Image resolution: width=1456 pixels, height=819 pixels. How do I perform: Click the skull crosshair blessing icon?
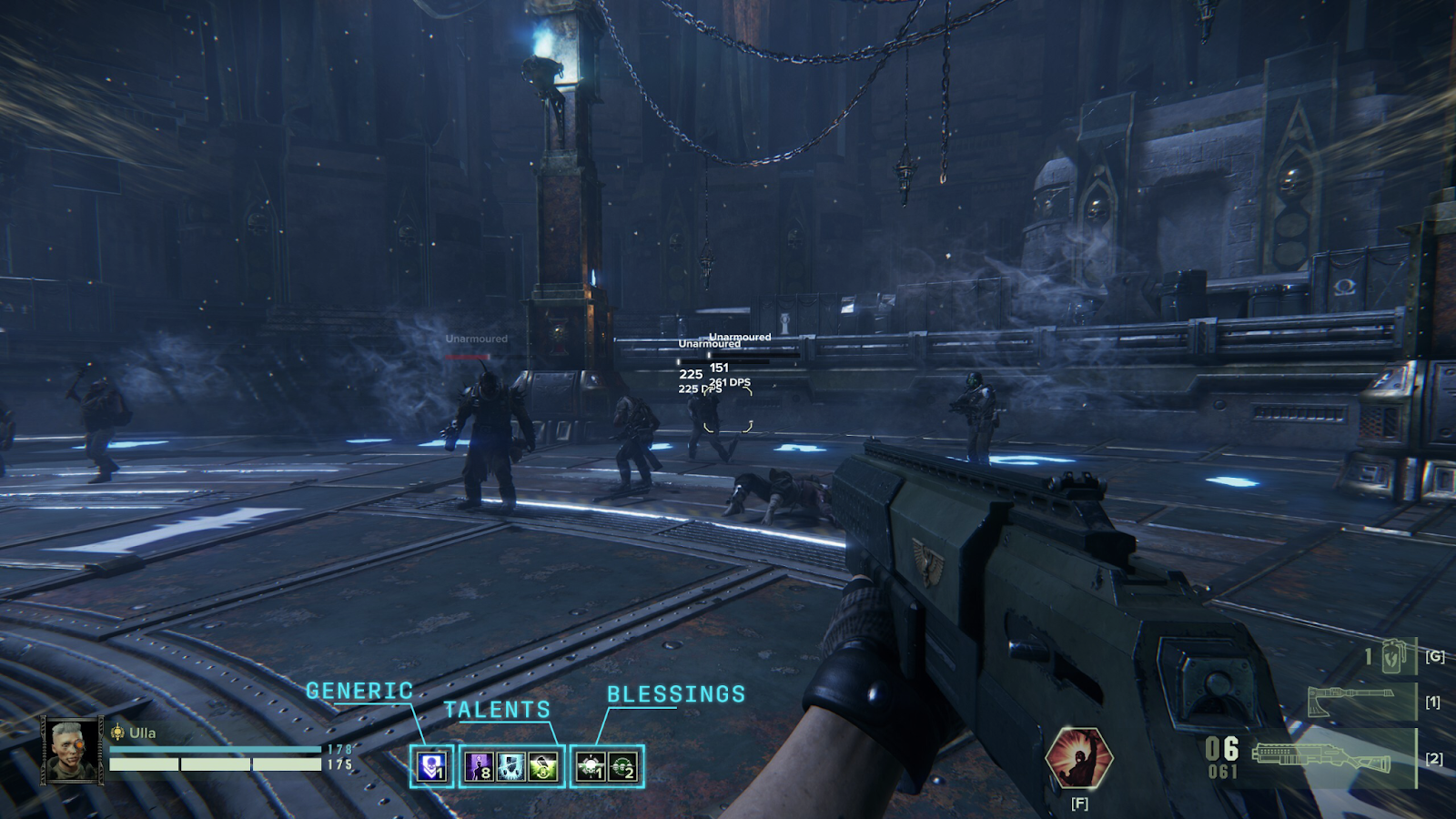pos(591,766)
